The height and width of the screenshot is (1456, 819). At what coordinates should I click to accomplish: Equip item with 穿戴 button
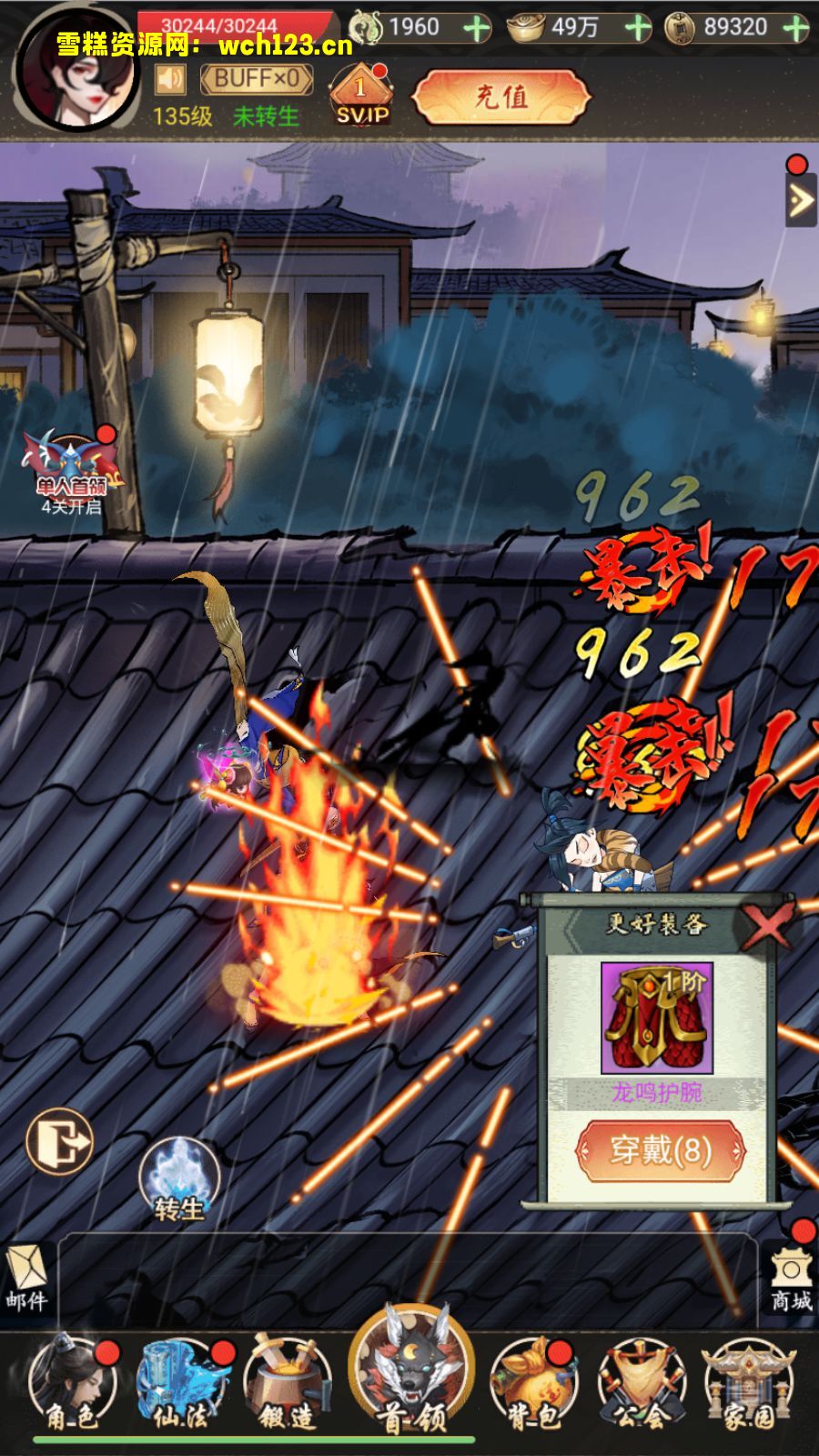tap(660, 1150)
